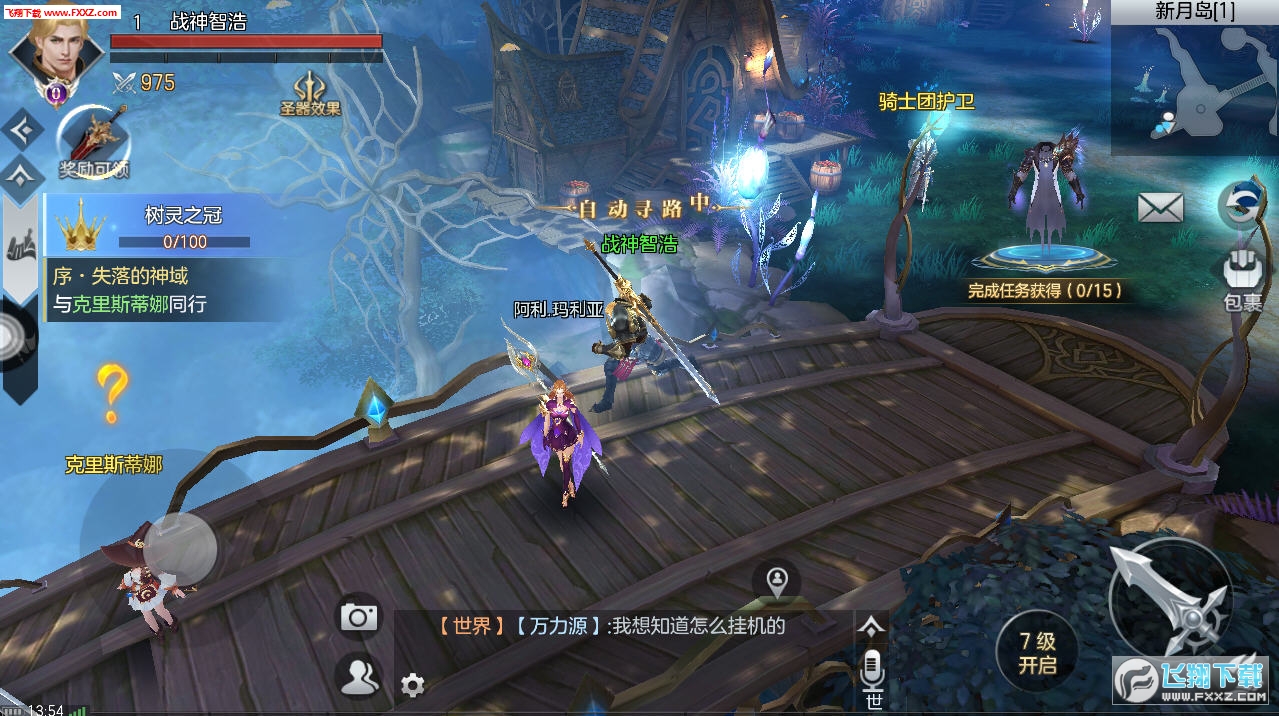This screenshot has width=1279, height=716.
Task: Tap the swirl icon above the bag
Action: coord(1243,205)
